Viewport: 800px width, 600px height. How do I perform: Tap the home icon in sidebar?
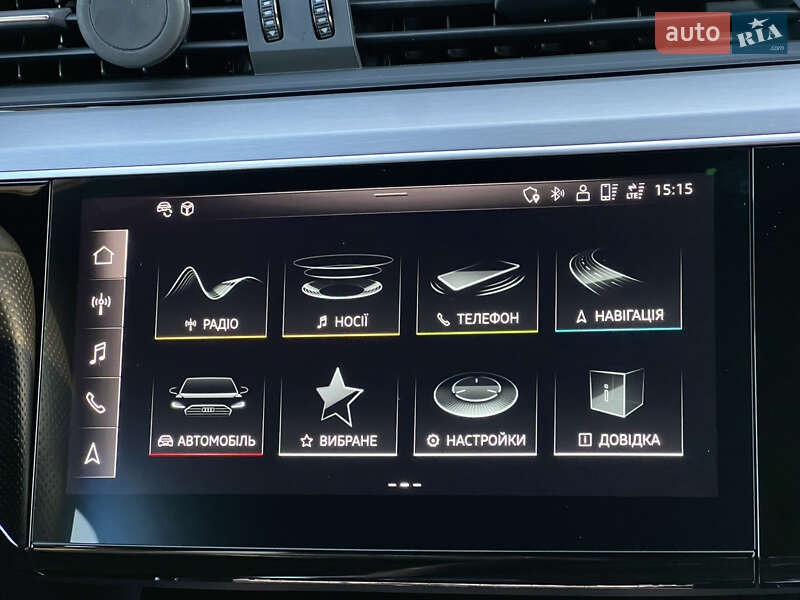[103, 255]
